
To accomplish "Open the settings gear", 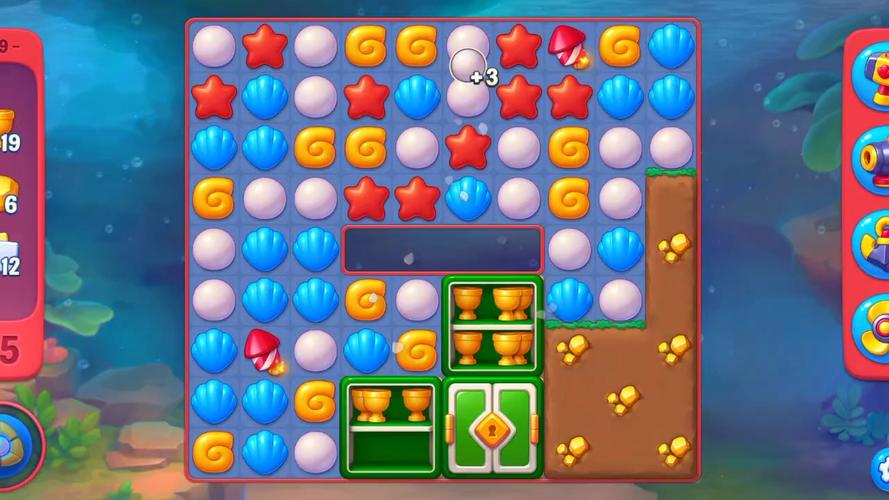I will (x=880, y=465).
